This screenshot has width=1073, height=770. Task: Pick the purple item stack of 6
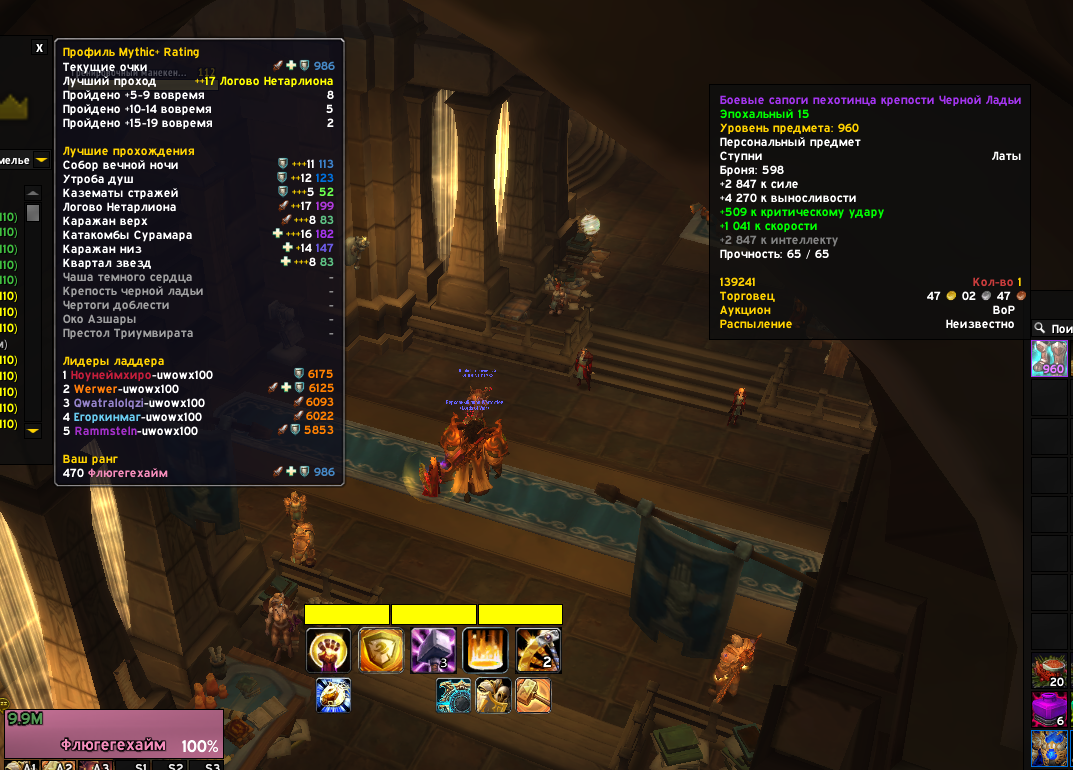(1050, 711)
